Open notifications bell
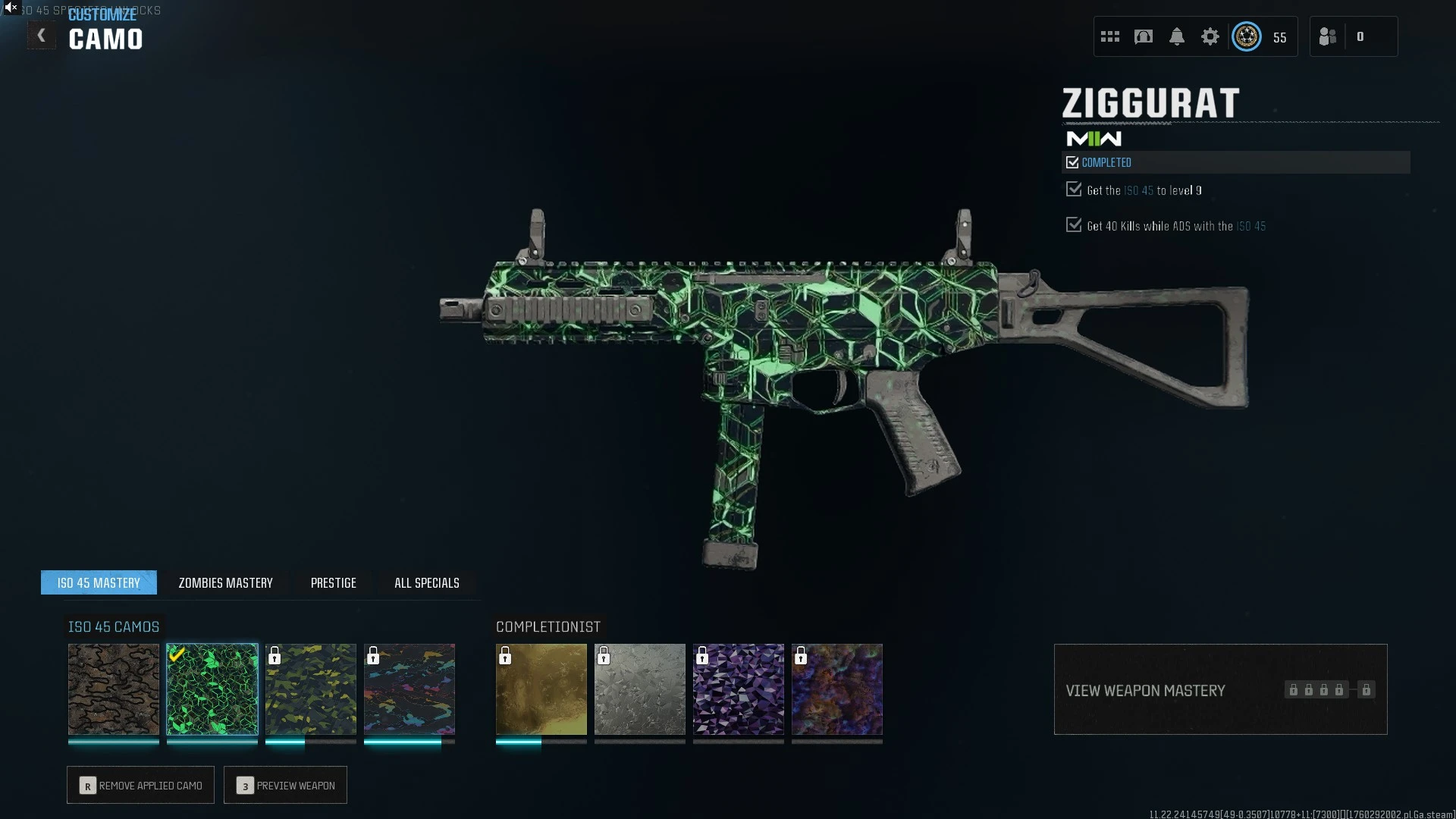The image size is (1456, 819). (x=1177, y=36)
